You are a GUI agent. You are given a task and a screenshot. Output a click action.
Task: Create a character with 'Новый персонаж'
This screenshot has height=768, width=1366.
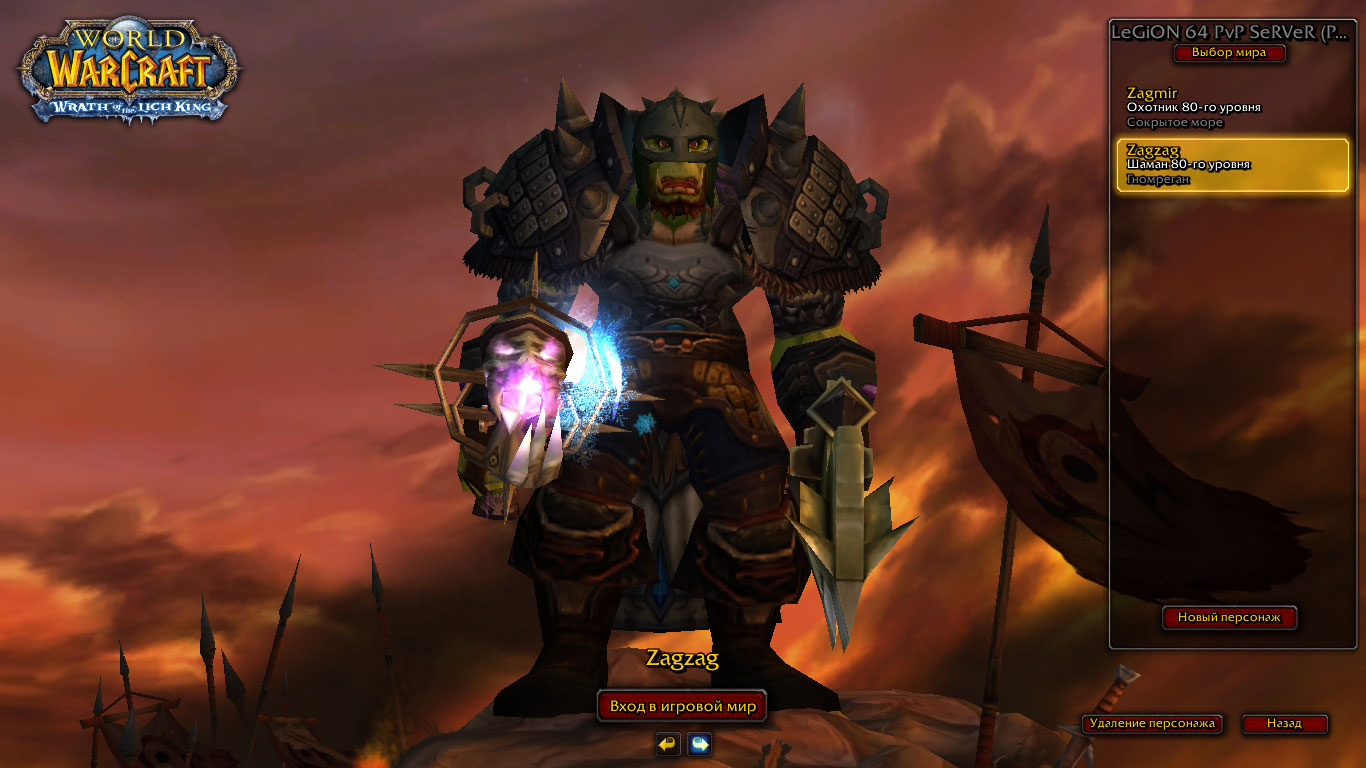(1229, 618)
